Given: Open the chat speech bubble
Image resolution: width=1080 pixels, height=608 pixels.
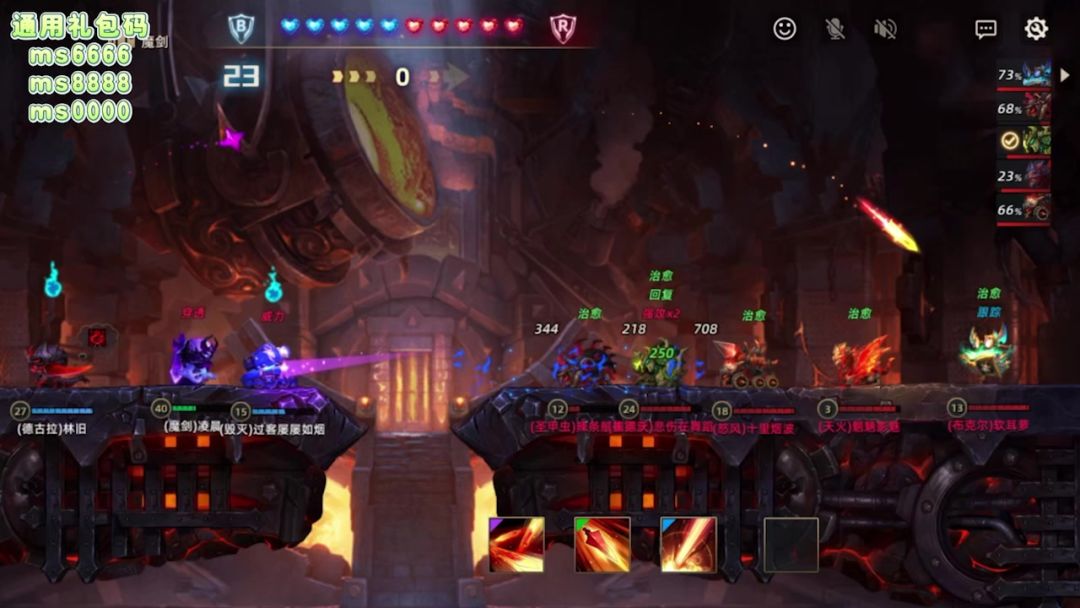Looking at the screenshot, I should [986, 29].
